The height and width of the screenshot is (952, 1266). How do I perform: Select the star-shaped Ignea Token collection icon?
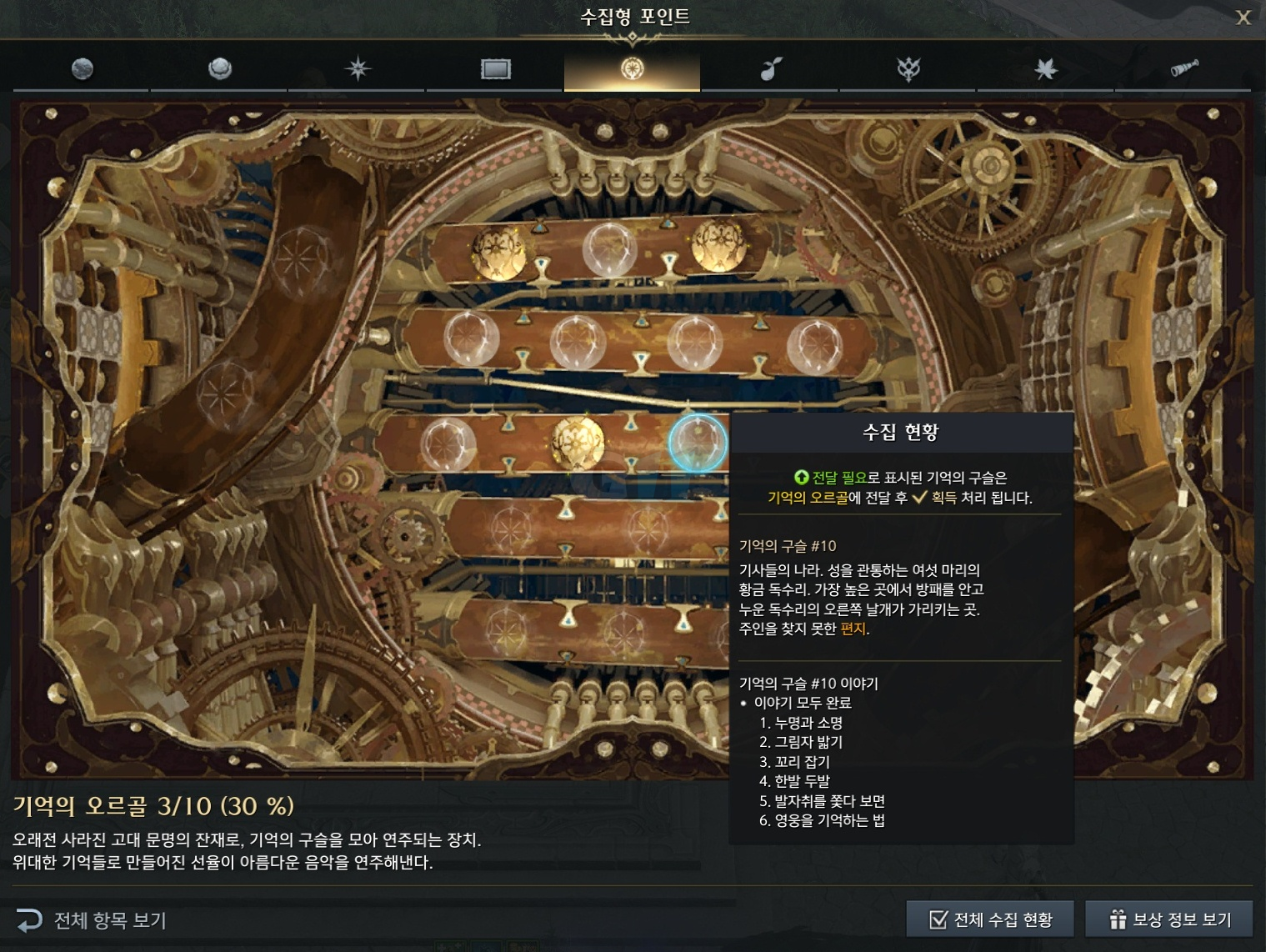coord(357,70)
